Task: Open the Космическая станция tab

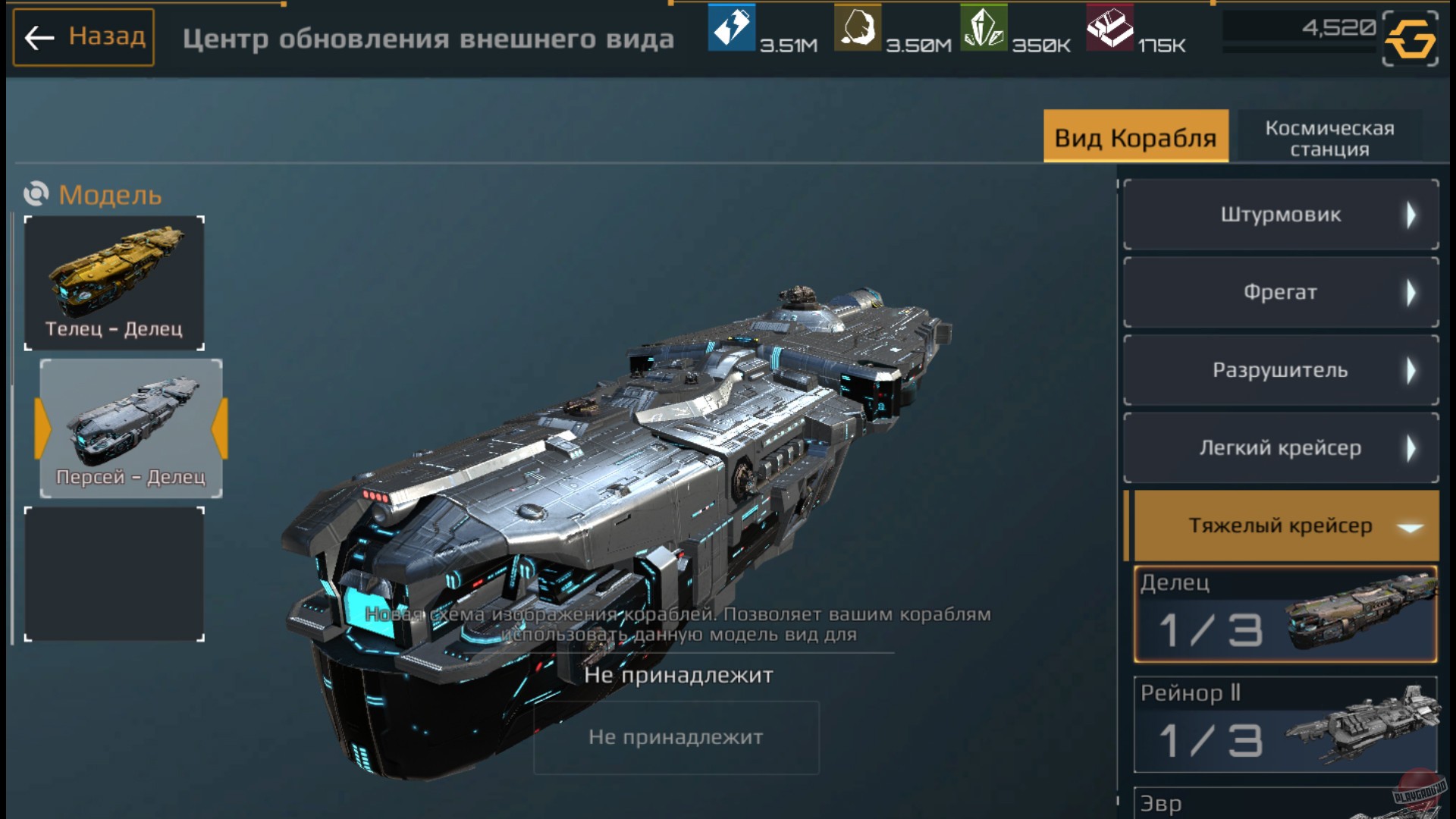Action: (1329, 136)
